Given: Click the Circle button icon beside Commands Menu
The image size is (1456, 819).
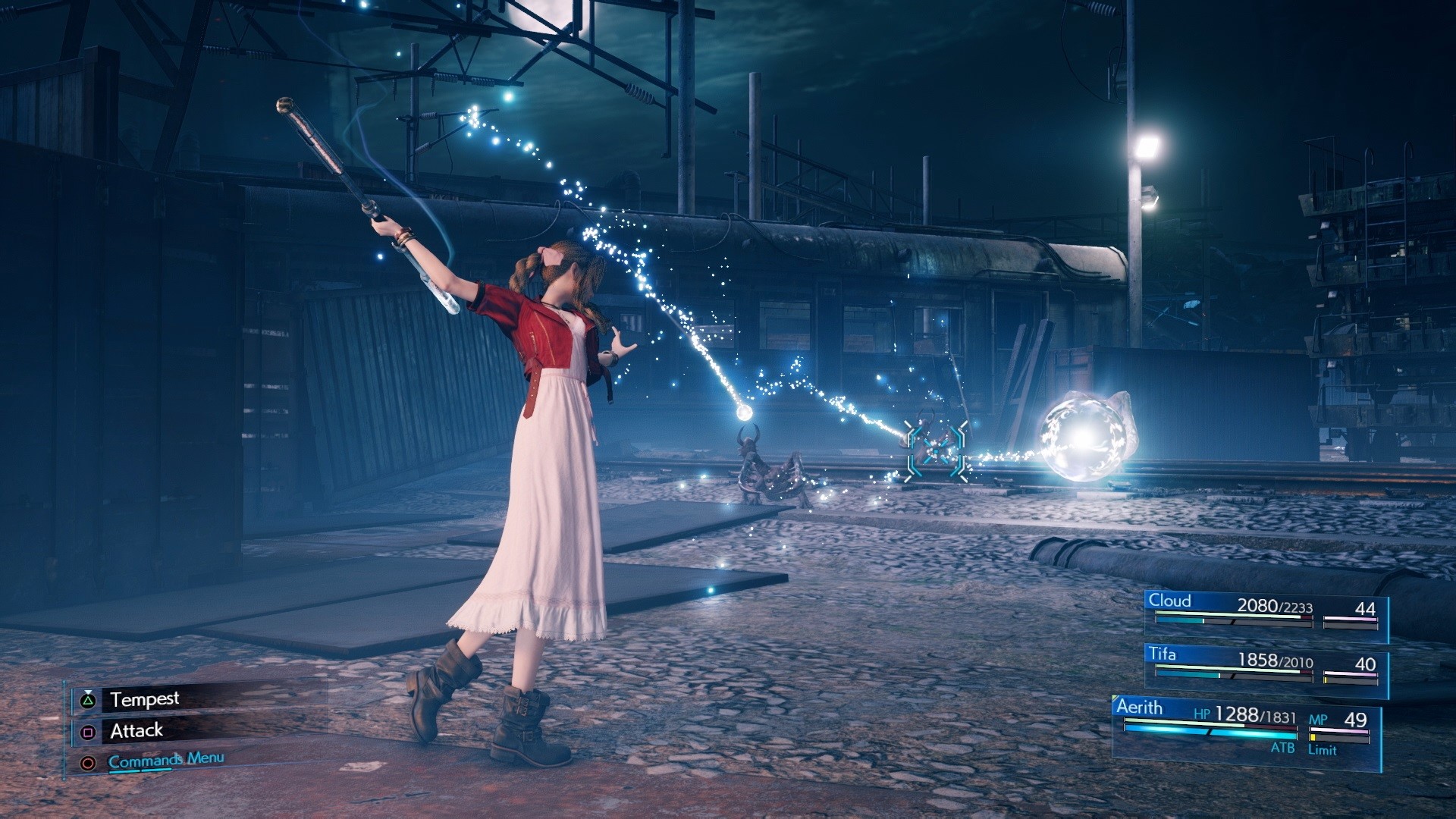Looking at the screenshot, I should [x=89, y=763].
